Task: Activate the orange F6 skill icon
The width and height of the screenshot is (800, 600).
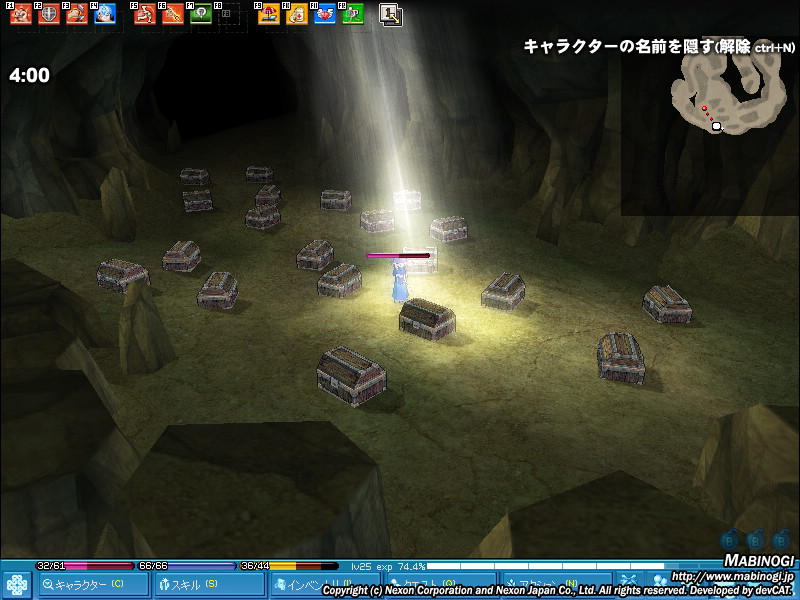Action: pos(172,14)
